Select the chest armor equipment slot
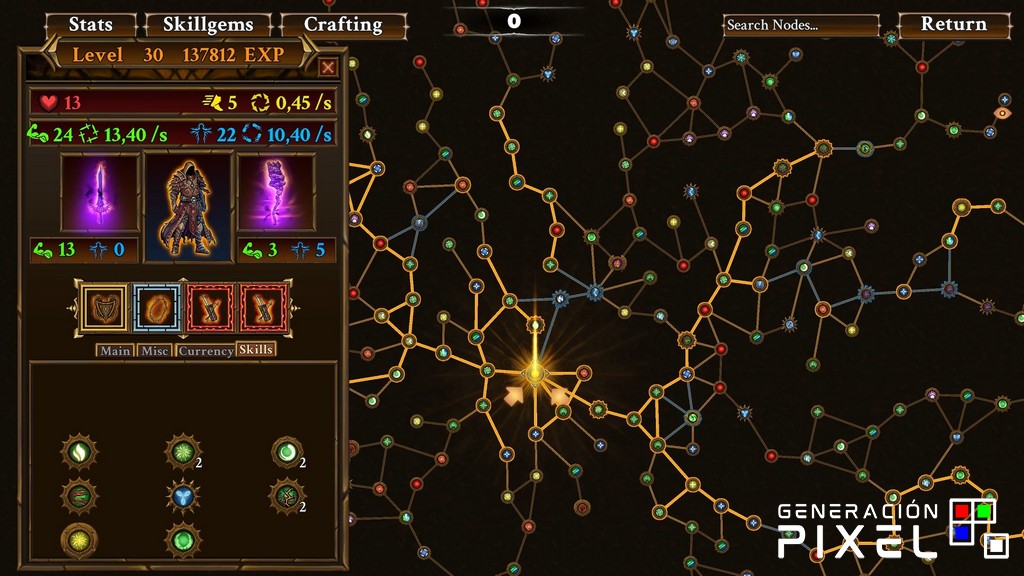 [104, 307]
